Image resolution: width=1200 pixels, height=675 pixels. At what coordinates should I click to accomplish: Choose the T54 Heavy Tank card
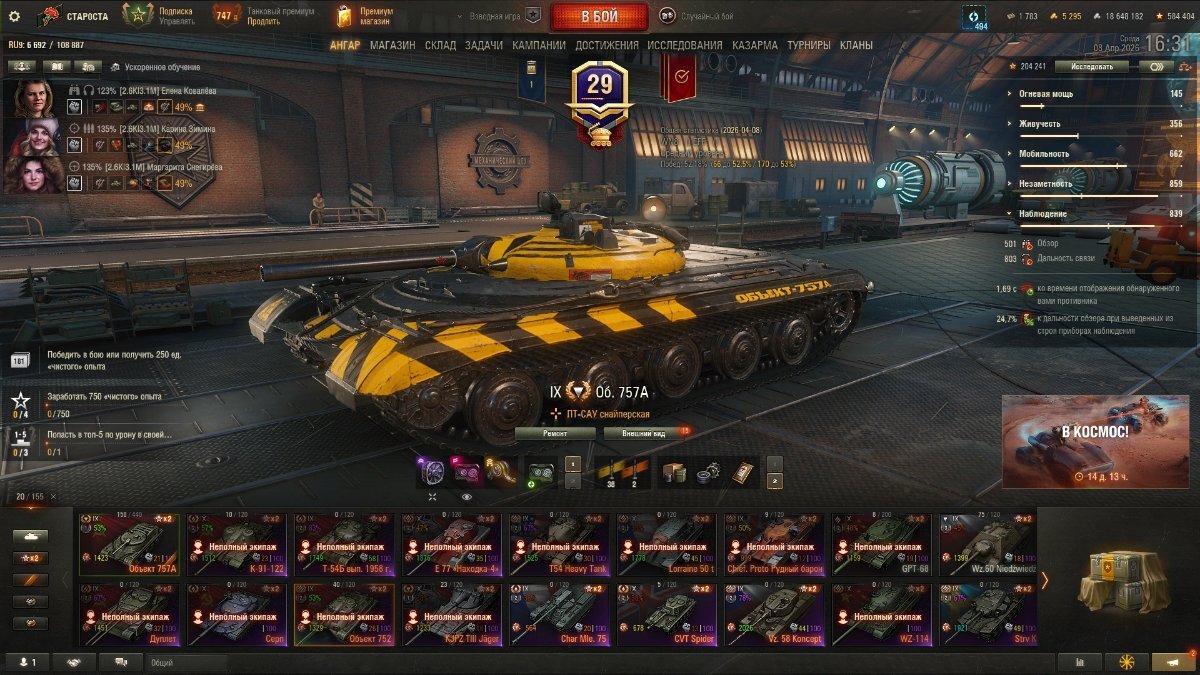560,545
